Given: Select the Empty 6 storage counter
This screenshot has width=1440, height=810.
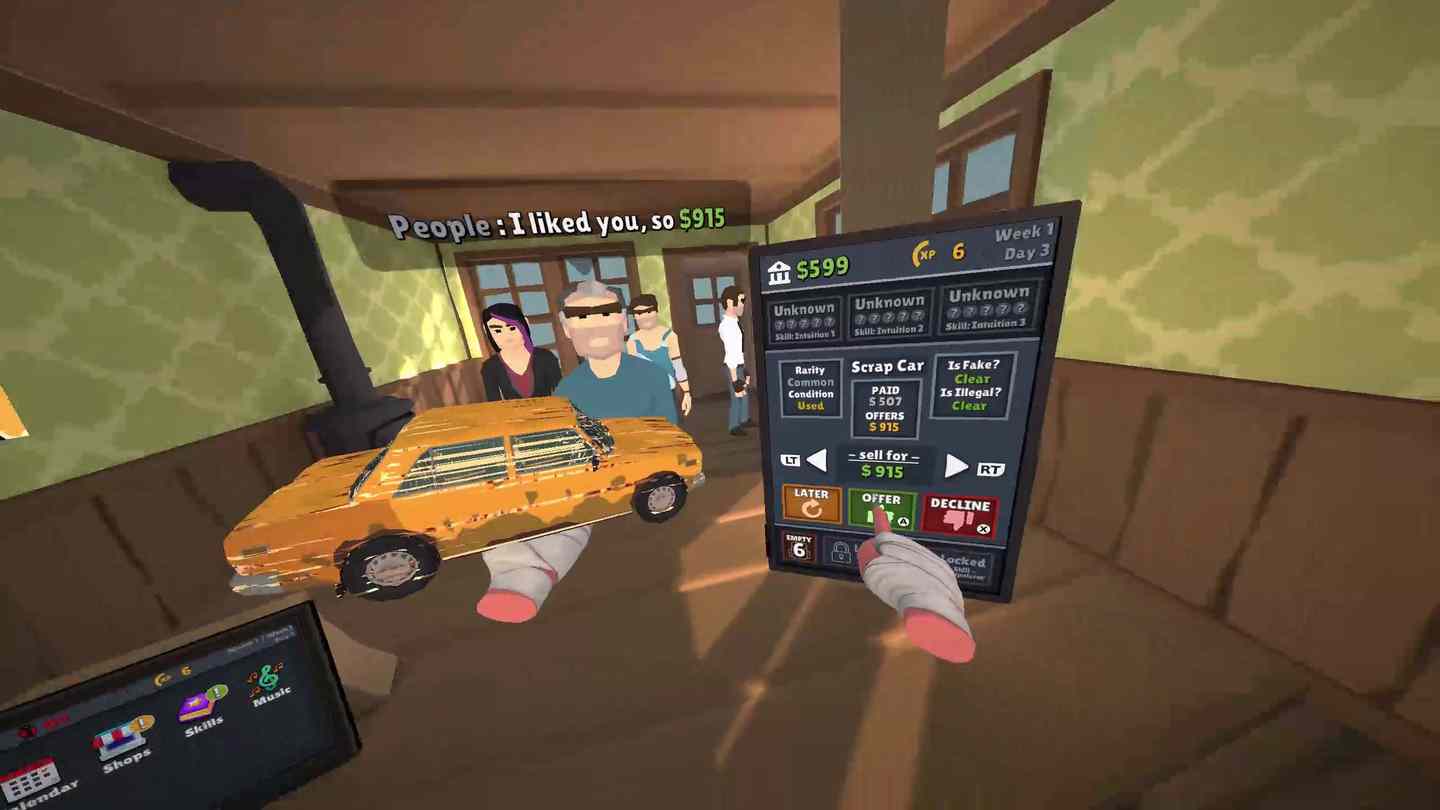Looking at the screenshot, I should click(x=799, y=546).
